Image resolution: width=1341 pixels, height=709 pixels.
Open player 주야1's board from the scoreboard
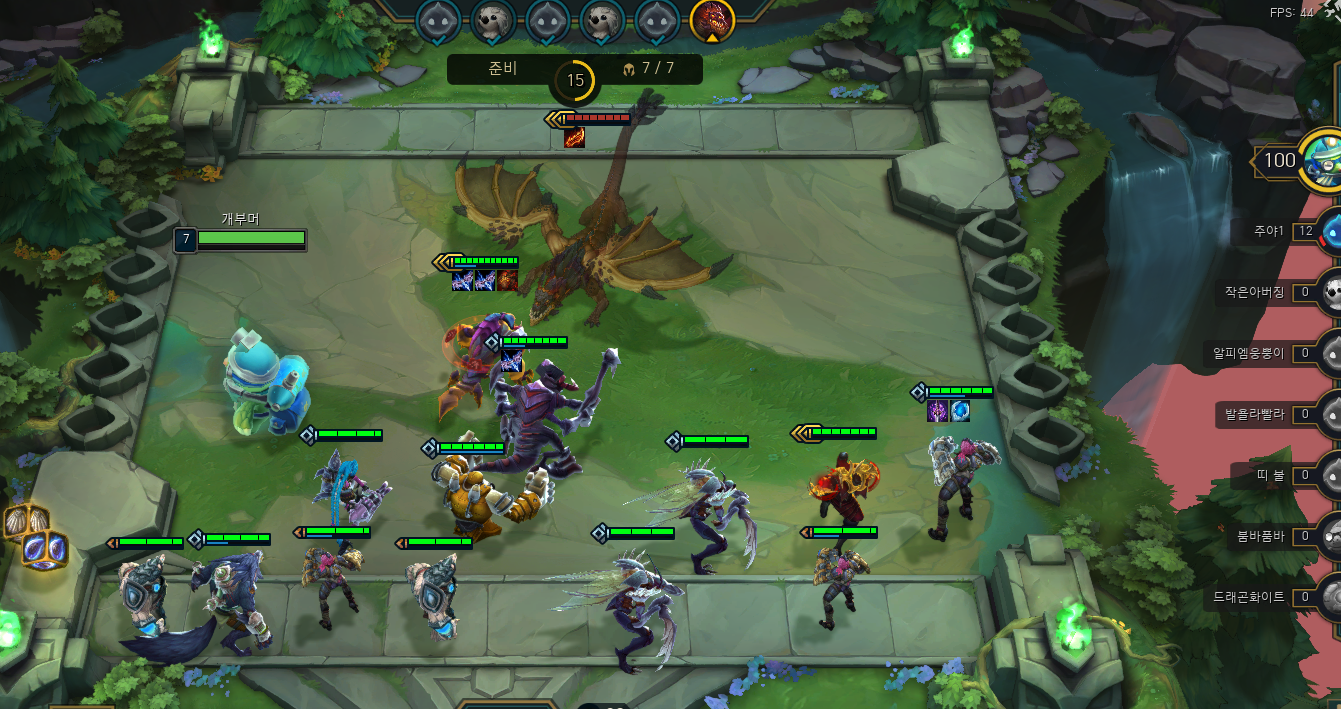[1270, 231]
